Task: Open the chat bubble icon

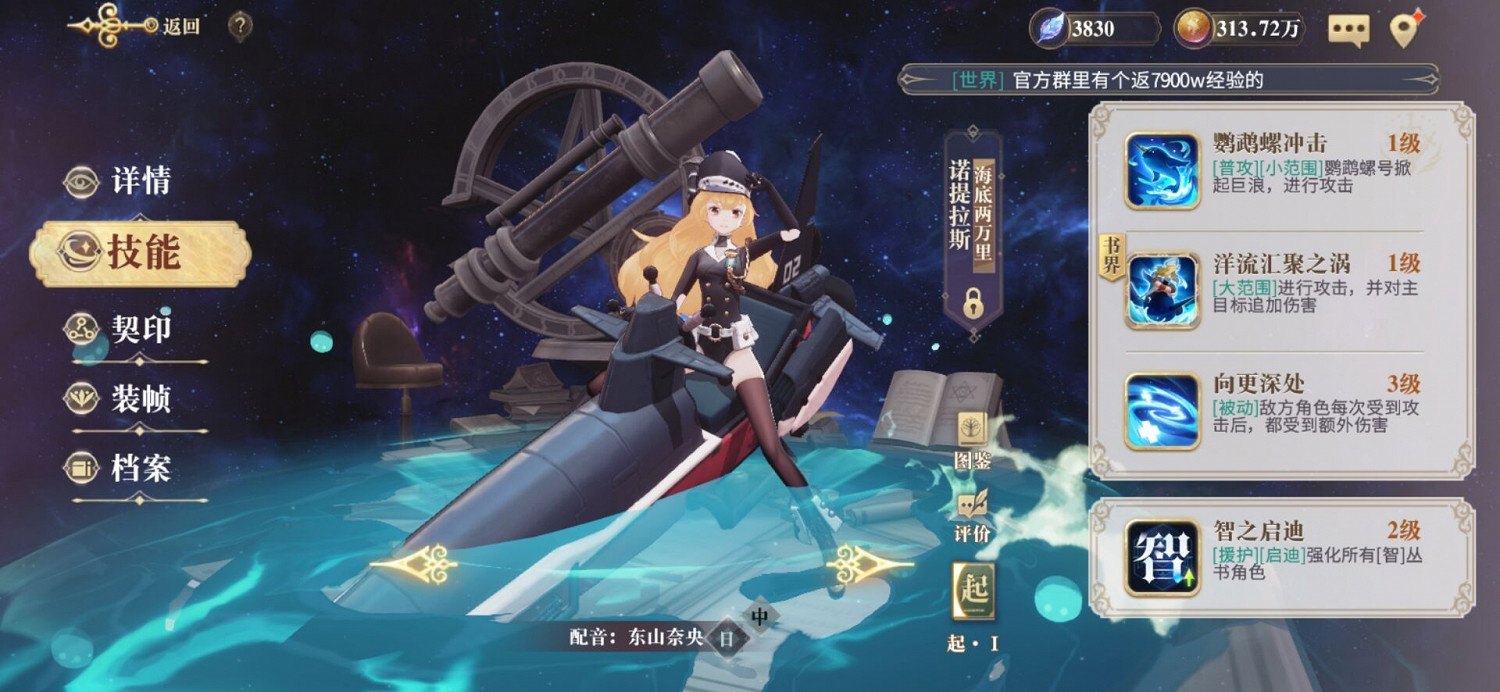Action: coord(1348,30)
